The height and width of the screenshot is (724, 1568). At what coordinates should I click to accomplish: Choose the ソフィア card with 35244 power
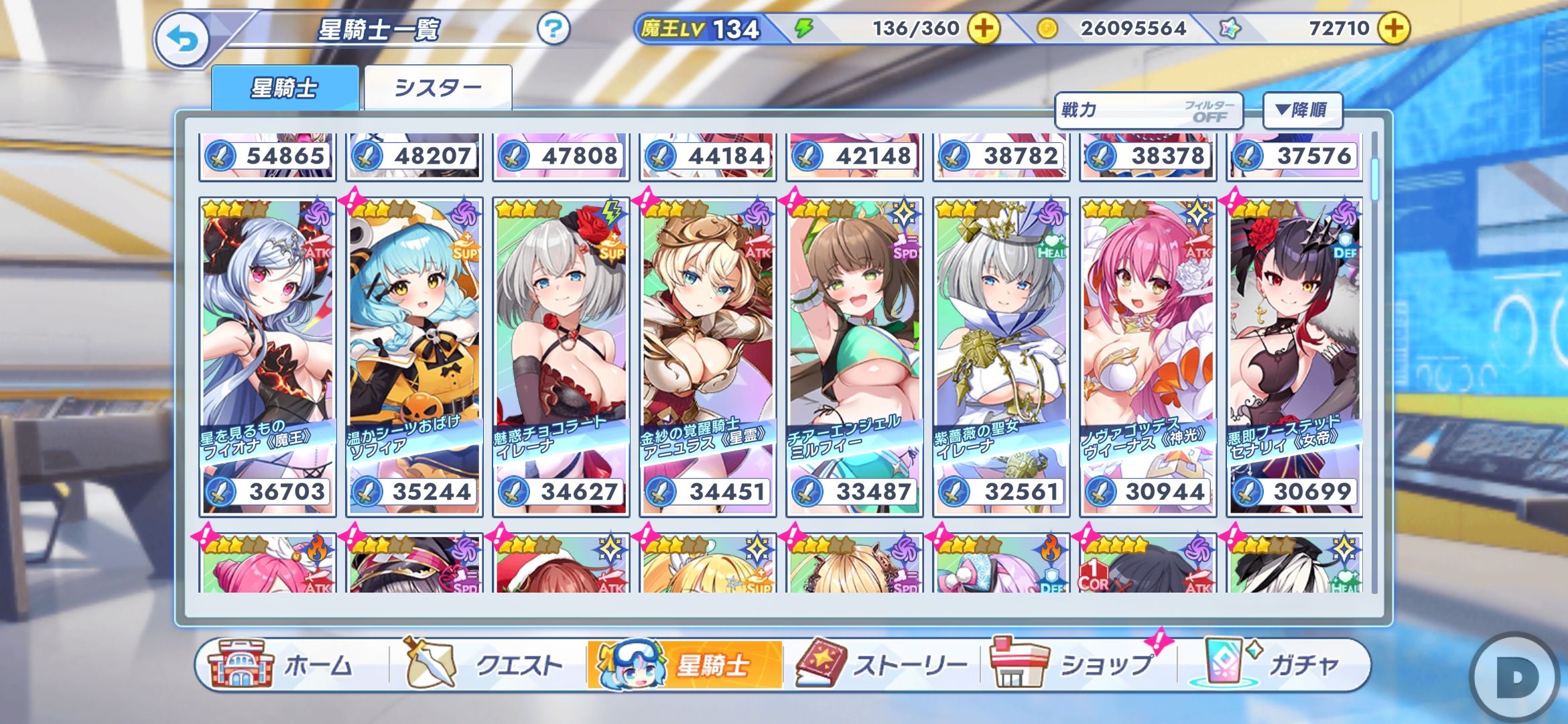coord(414,357)
